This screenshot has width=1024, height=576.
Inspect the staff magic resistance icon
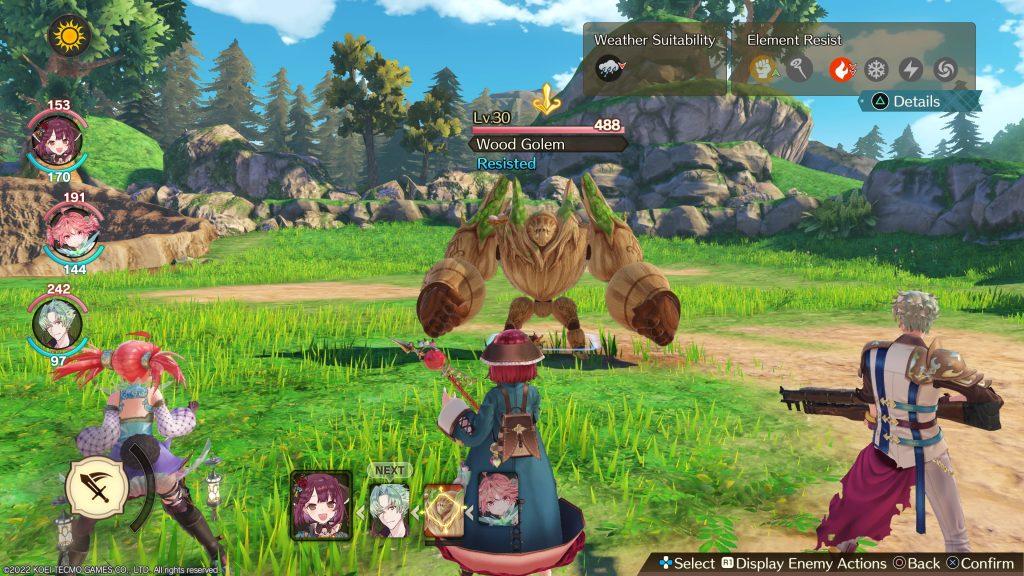click(796, 69)
